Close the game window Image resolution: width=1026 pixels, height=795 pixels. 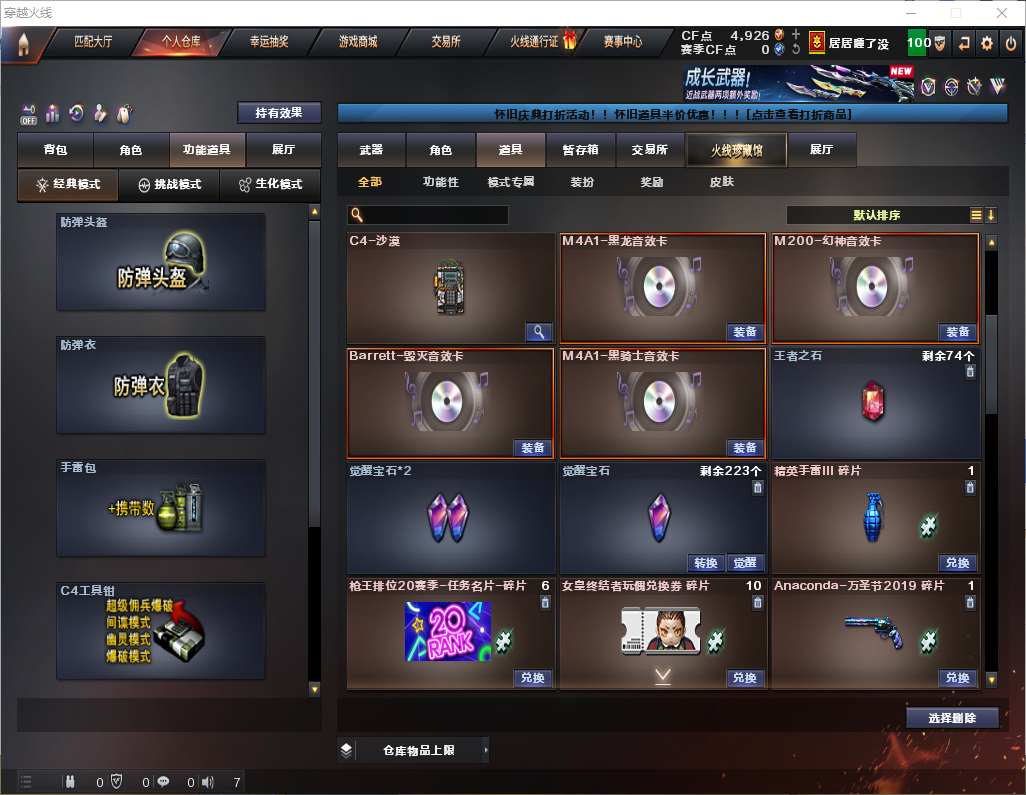pos(1001,13)
